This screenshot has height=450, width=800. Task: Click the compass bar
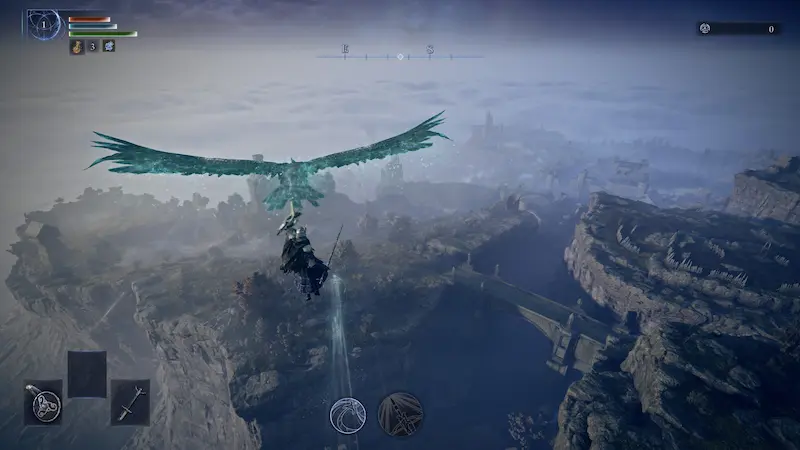pyautogui.click(x=400, y=52)
